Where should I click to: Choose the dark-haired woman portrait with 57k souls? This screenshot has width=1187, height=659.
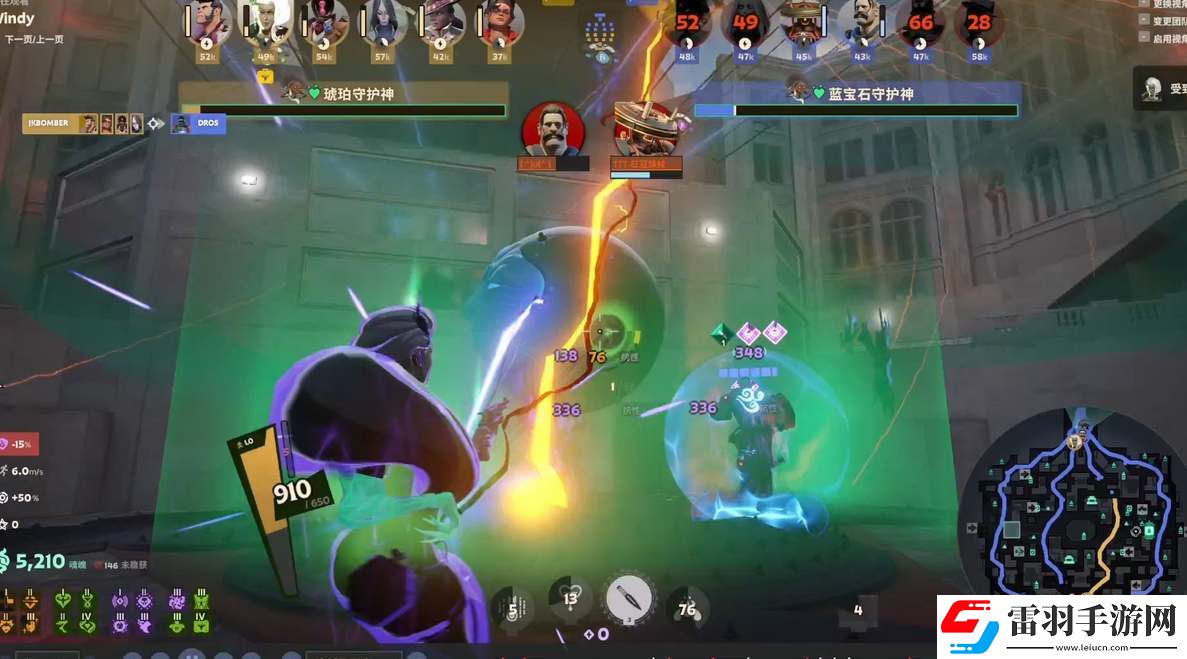383,24
